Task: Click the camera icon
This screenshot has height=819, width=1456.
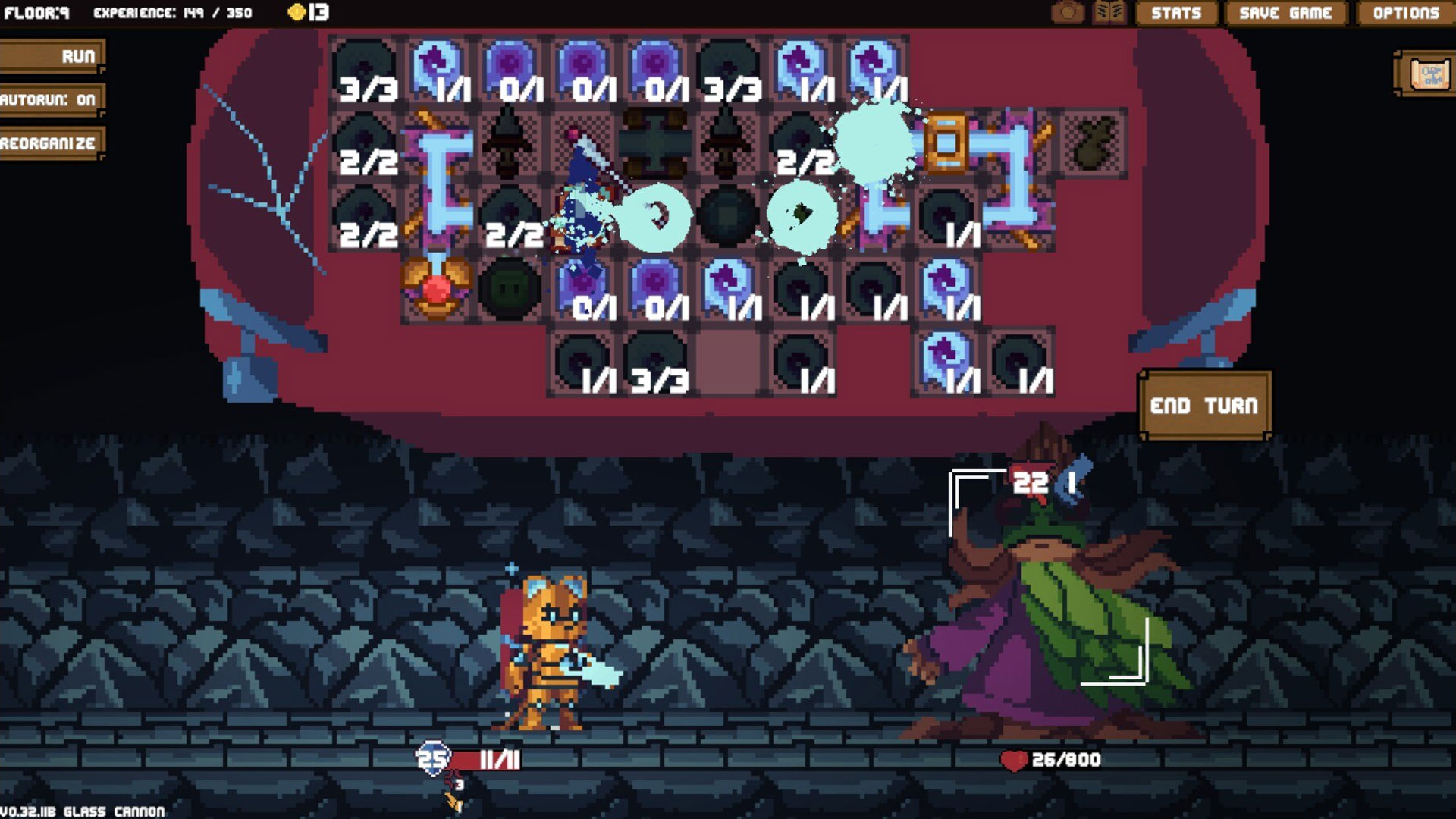Action: [x=1068, y=13]
